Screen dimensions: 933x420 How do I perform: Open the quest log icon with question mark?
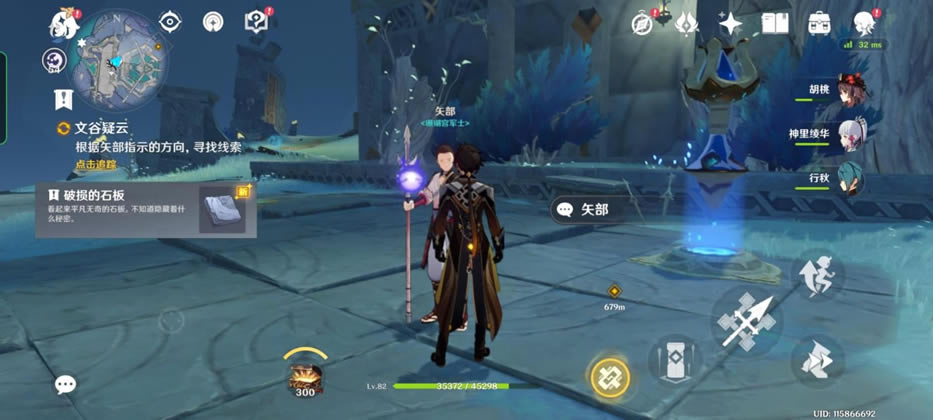click(256, 22)
